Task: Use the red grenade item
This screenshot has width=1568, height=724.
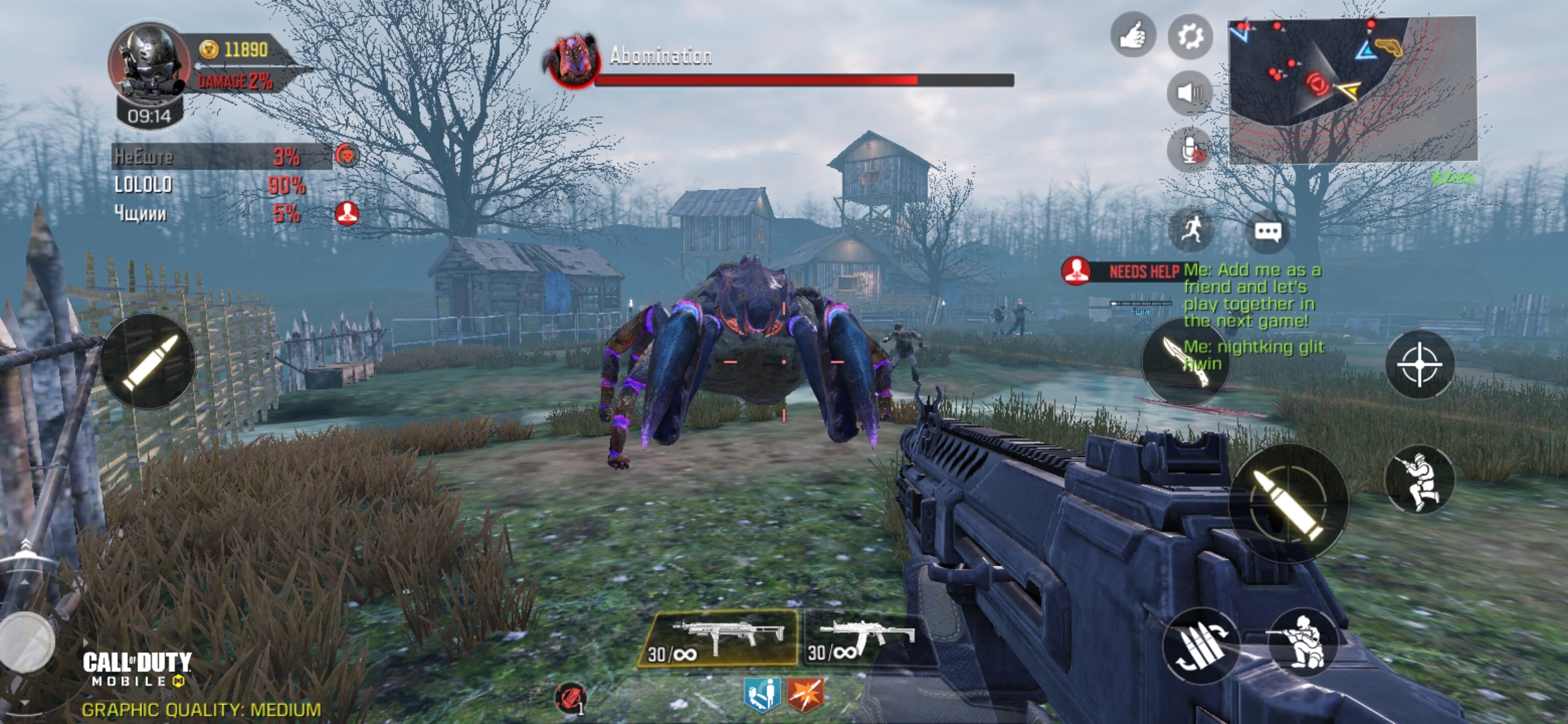Action: click(x=571, y=698)
